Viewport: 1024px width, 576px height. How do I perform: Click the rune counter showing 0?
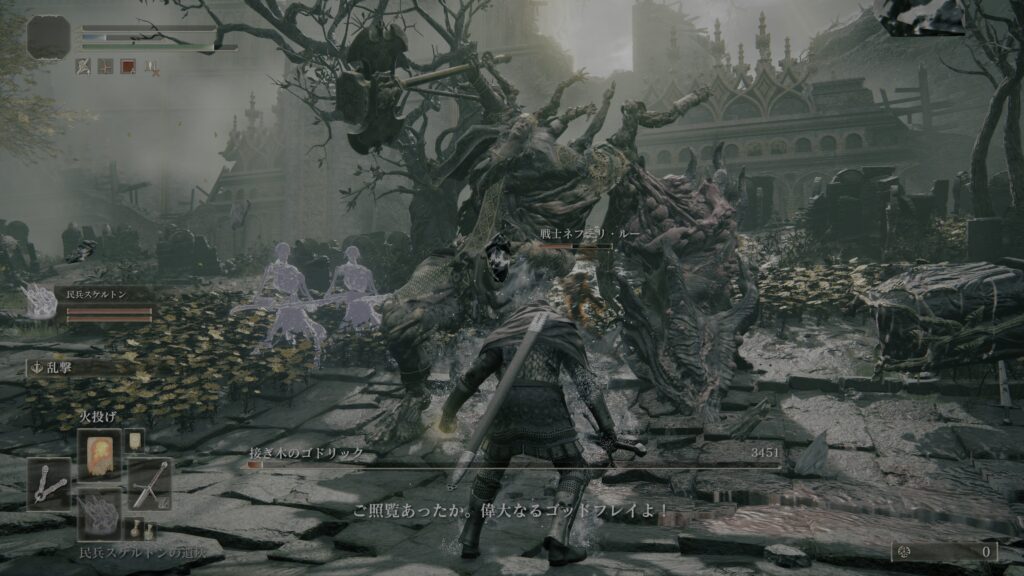point(946,551)
